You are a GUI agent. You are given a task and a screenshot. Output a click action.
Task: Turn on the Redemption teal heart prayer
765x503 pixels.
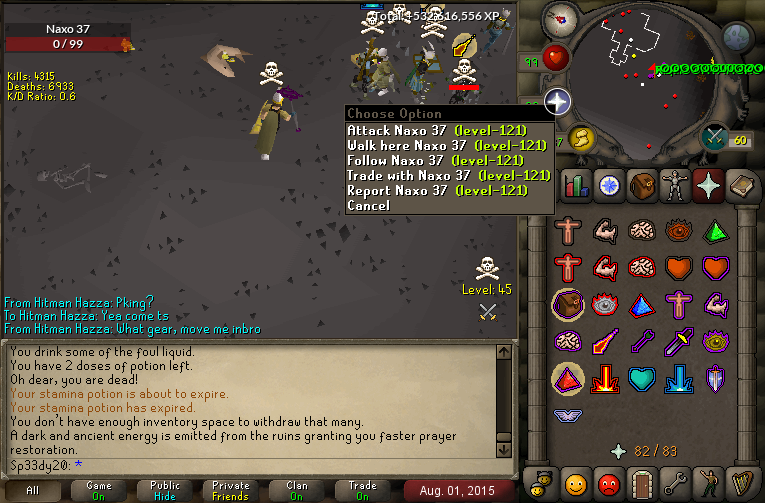tap(642, 380)
